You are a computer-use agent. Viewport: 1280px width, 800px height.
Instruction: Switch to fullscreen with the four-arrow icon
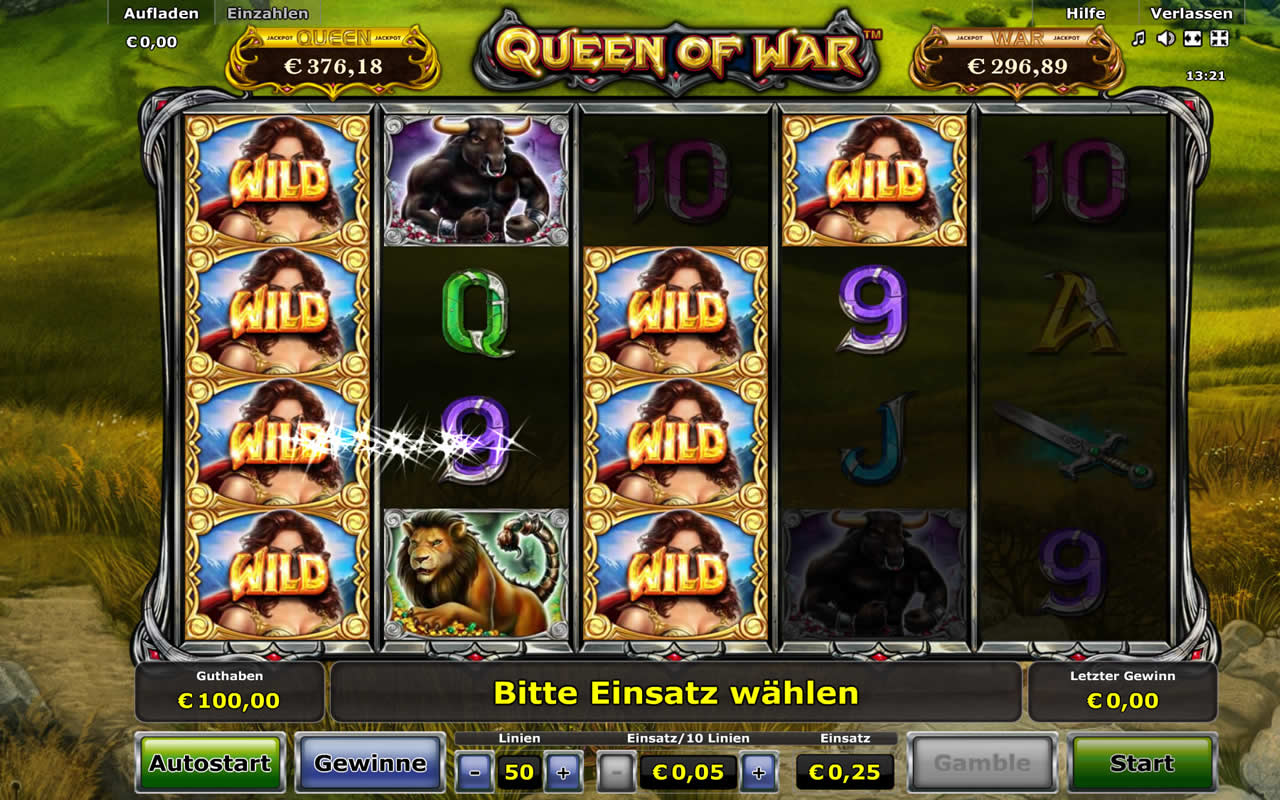[x=1219, y=38]
